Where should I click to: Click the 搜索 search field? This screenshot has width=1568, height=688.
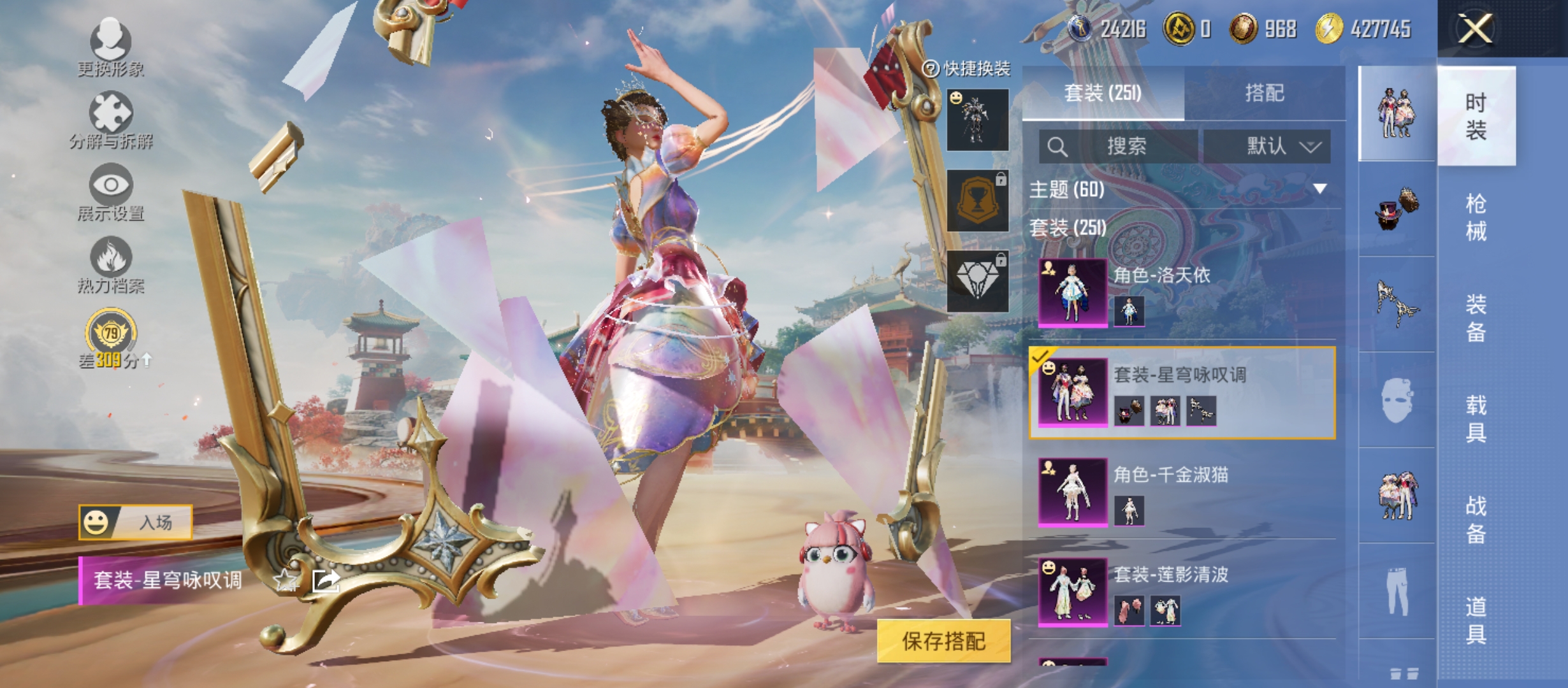pos(1119,147)
